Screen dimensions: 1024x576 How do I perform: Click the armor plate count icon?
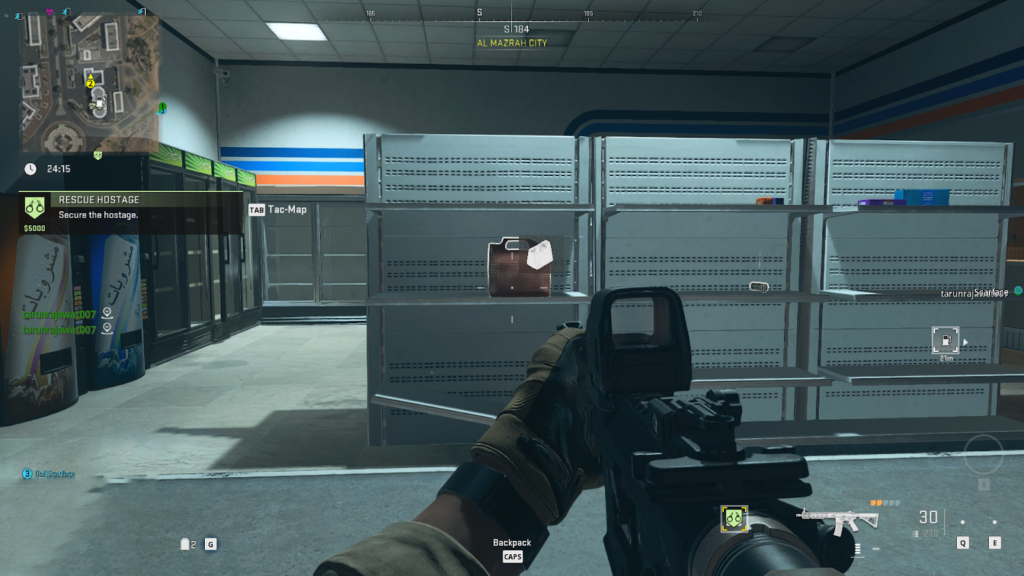pyautogui.click(x=185, y=544)
